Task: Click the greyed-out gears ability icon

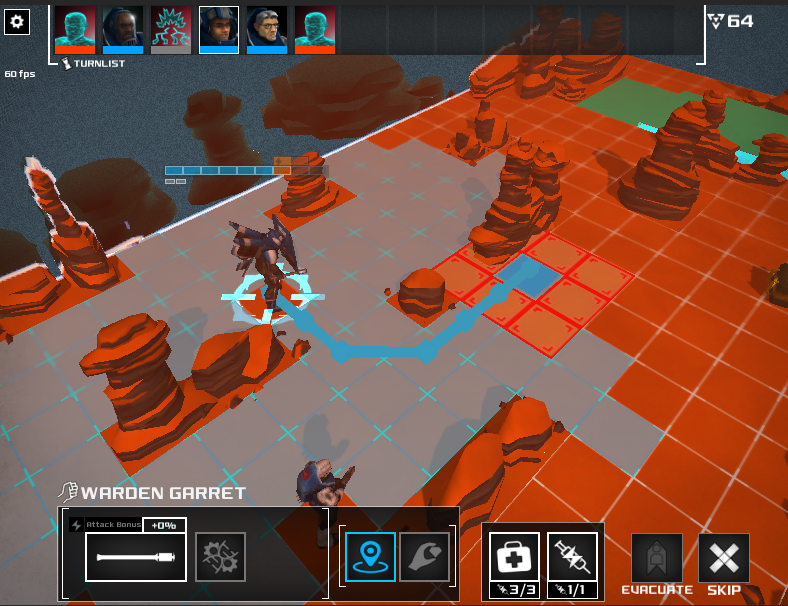Action: [x=220, y=556]
